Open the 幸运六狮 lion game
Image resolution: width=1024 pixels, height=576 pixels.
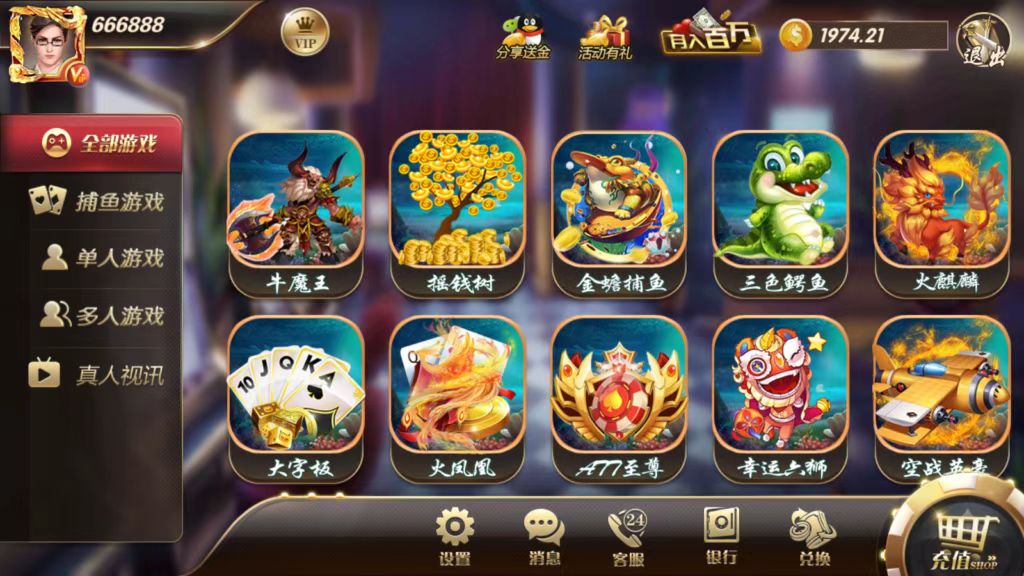780,398
